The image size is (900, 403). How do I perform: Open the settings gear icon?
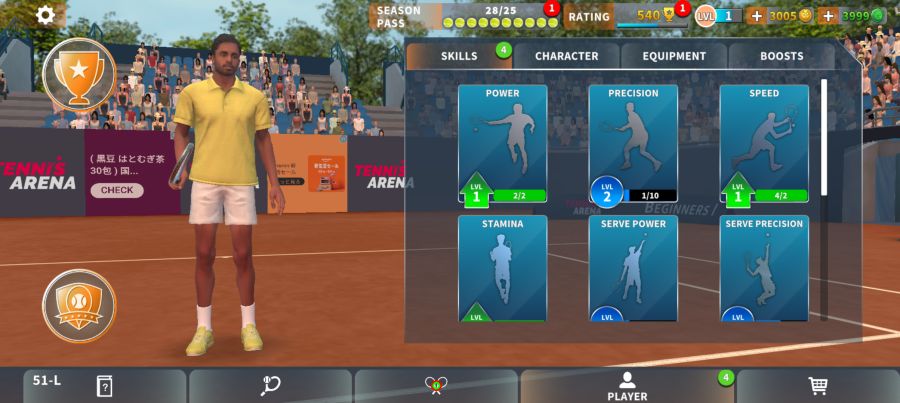[45, 15]
